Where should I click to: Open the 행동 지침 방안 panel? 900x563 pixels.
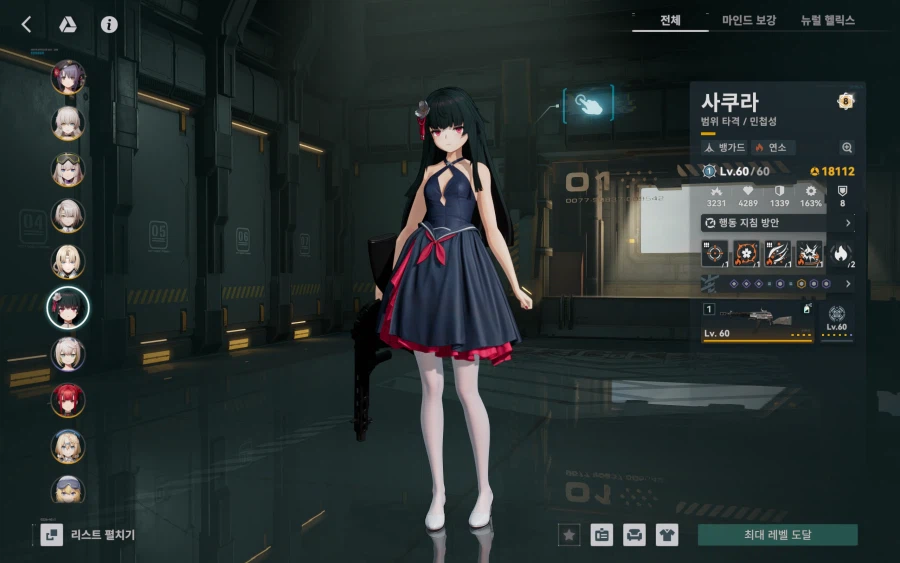[777, 223]
